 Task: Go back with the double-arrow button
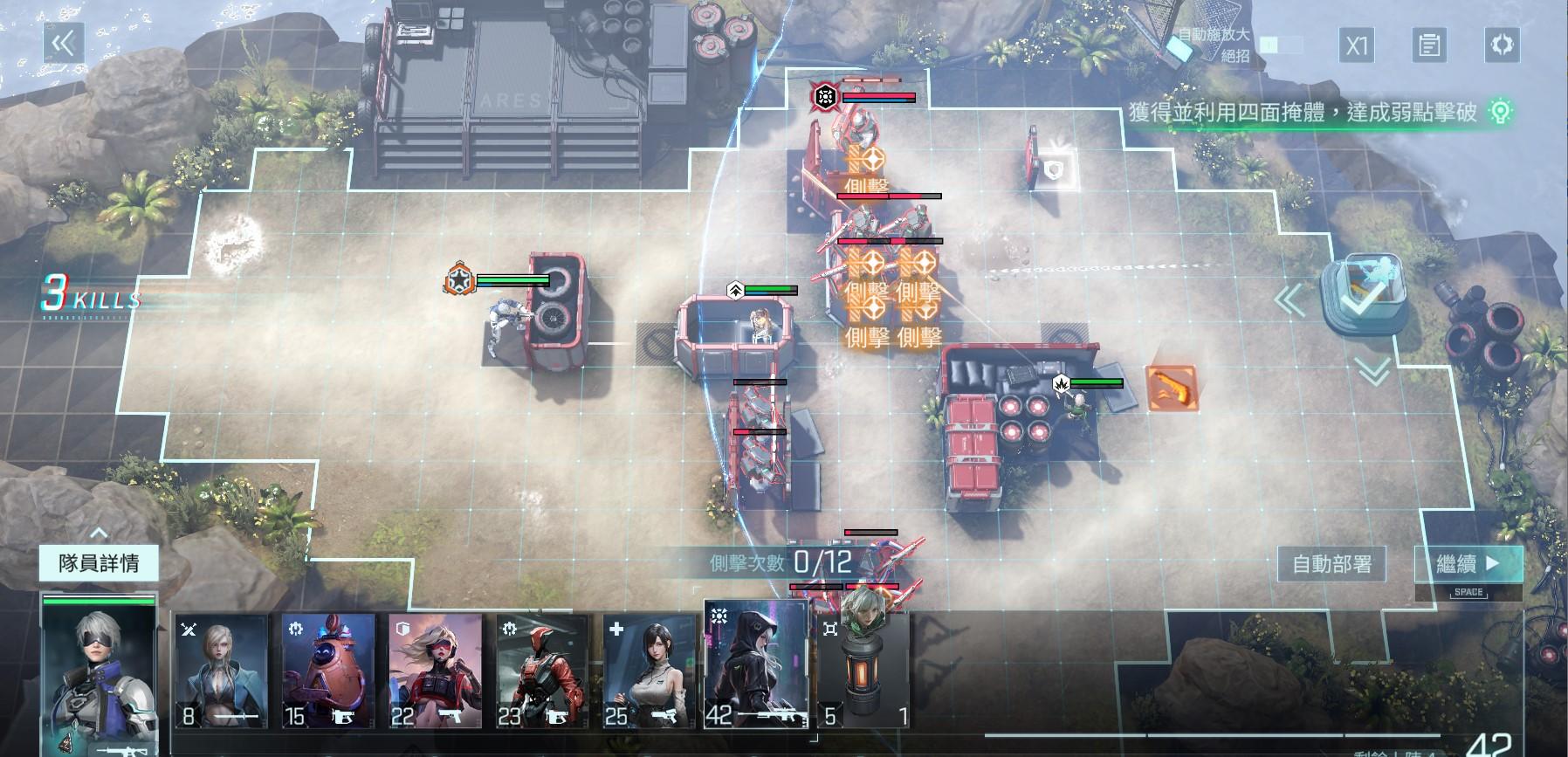point(64,44)
